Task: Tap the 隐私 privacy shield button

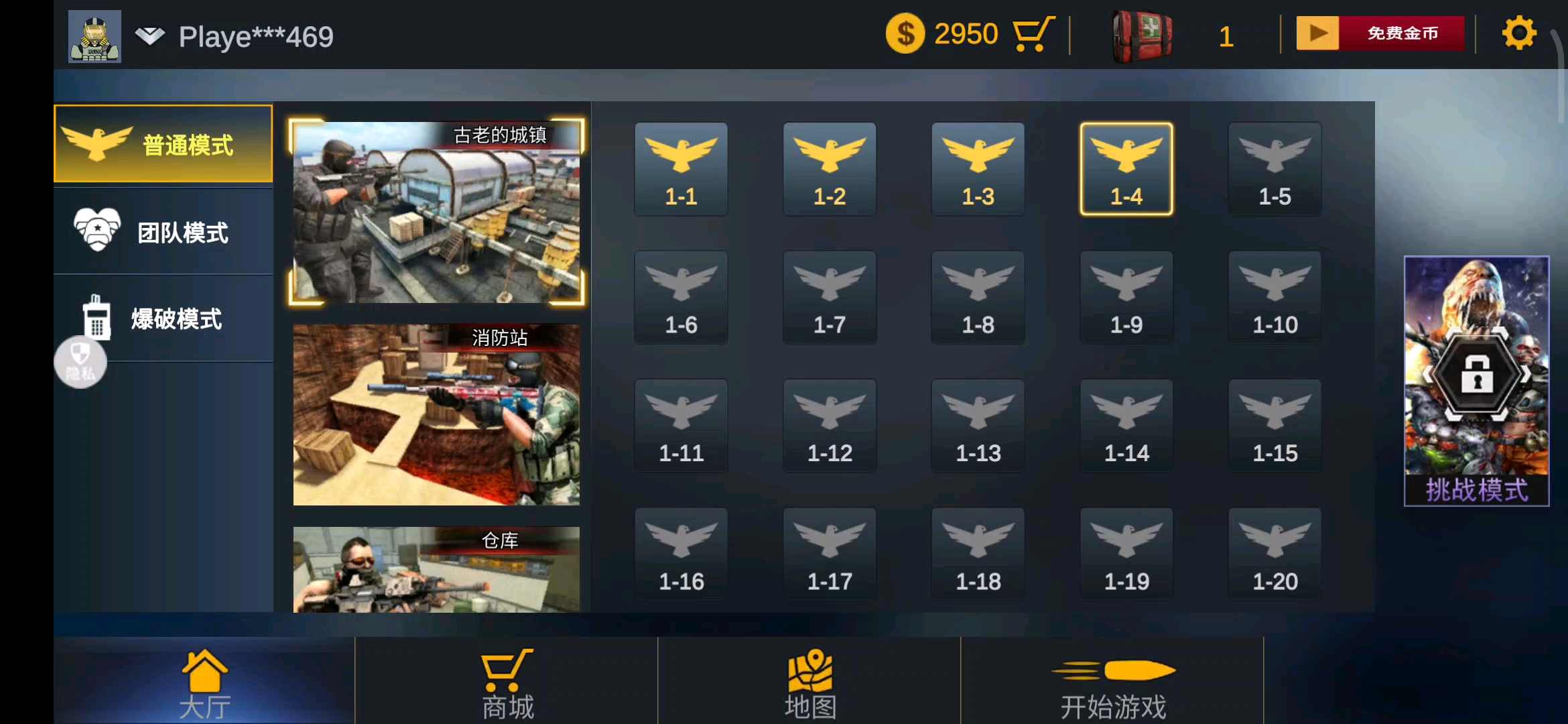Action: pos(80,363)
